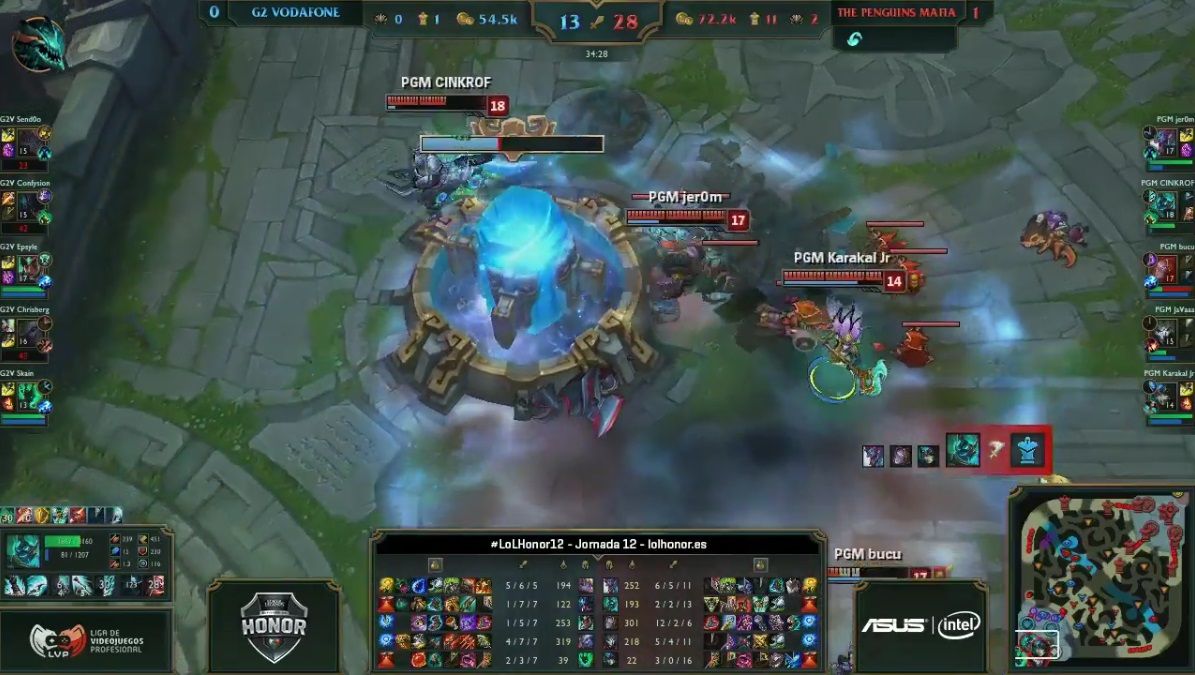Click the circular champion icon at top-left corner
The image size is (1195, 675).
pos(39,44)
